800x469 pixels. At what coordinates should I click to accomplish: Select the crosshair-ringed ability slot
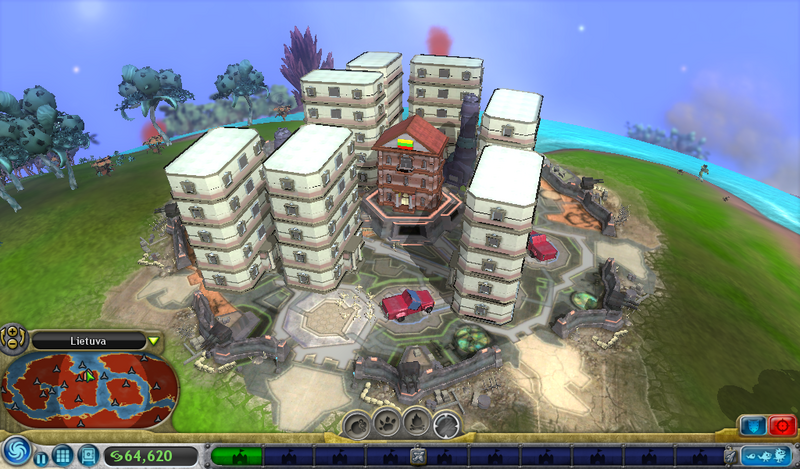(446, 425)
